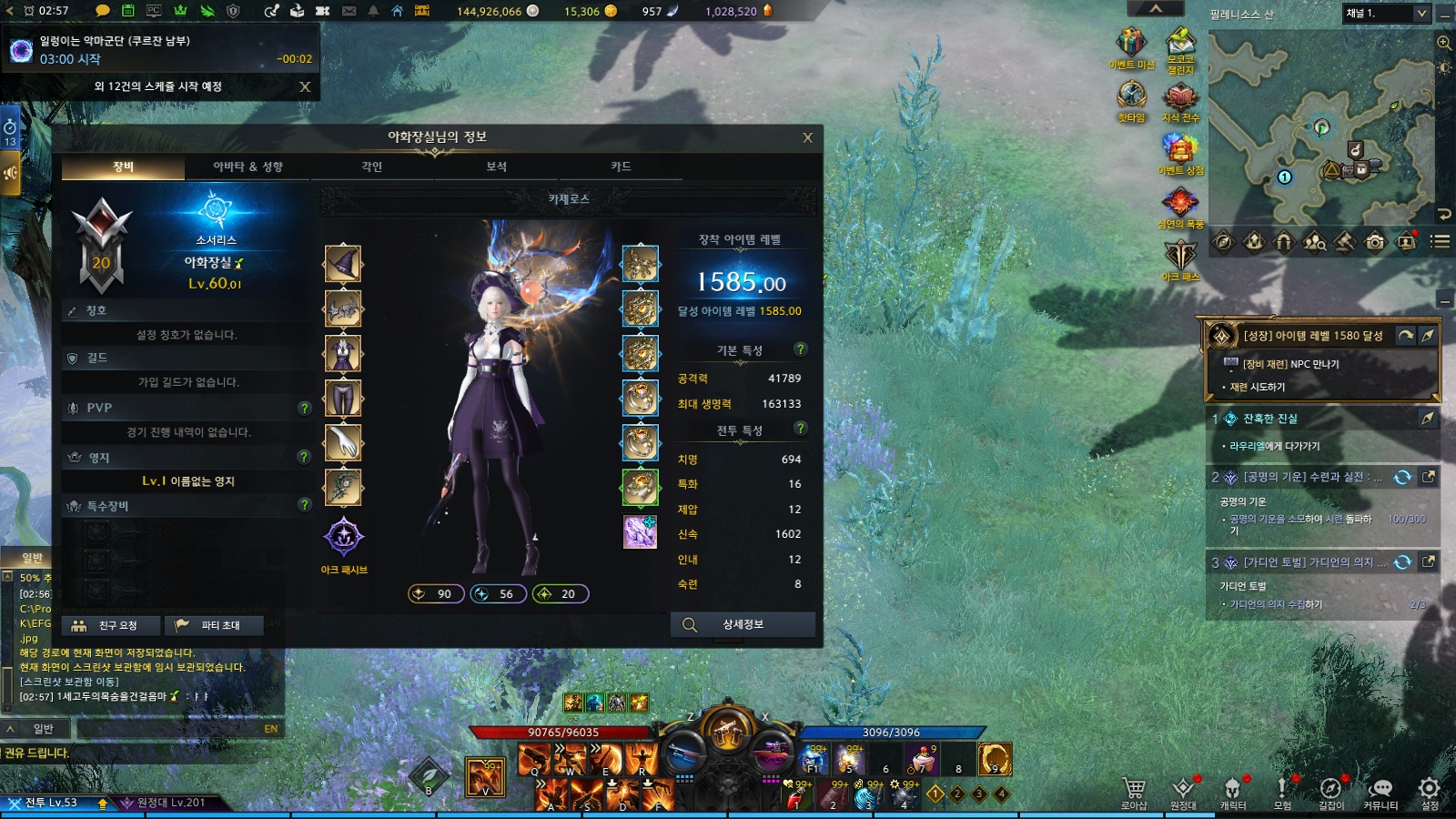The image size is (1456, 819).
Task: Open the 커뮤니티 menu
Action: [x=1380, y=792]
